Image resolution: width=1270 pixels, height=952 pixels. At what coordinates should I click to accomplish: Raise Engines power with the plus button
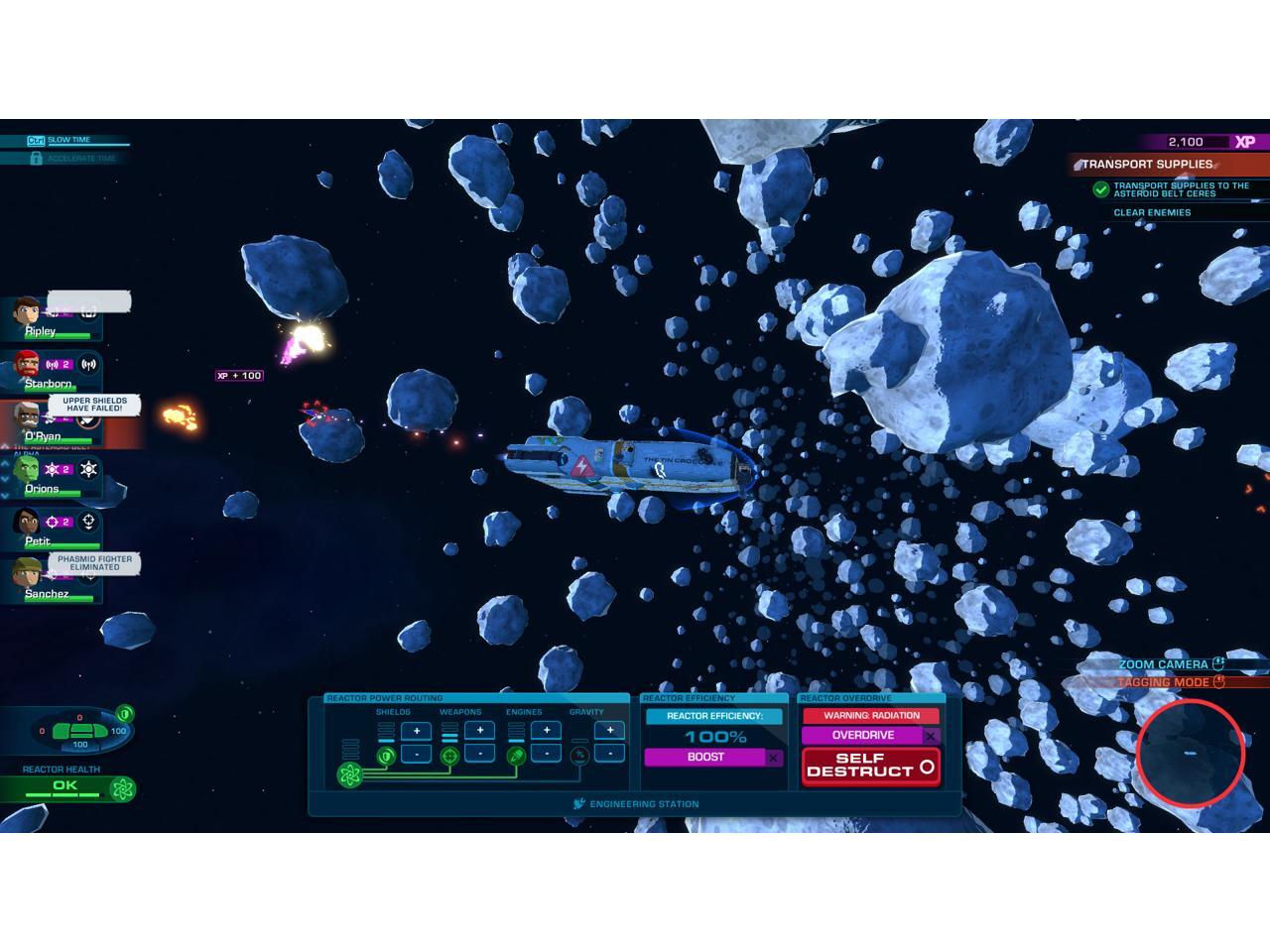(546, 731)
